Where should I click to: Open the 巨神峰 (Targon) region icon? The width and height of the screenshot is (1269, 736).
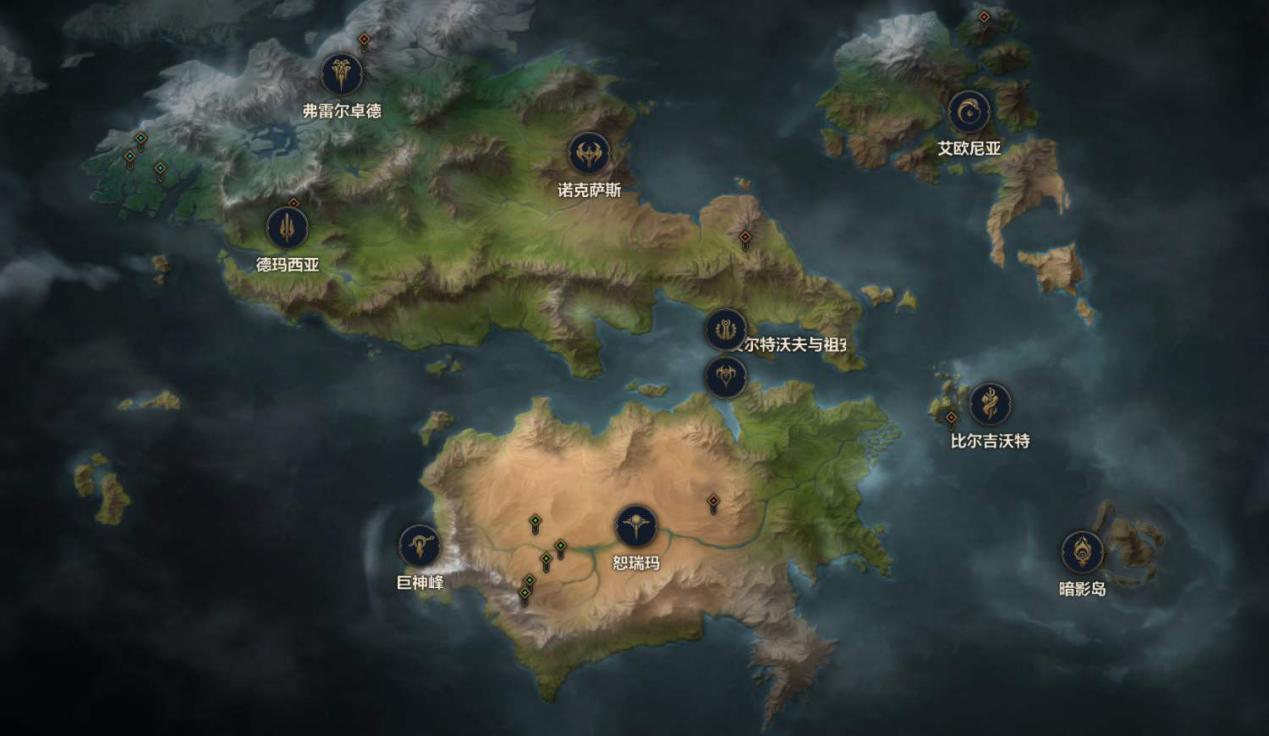click(420, 545)
